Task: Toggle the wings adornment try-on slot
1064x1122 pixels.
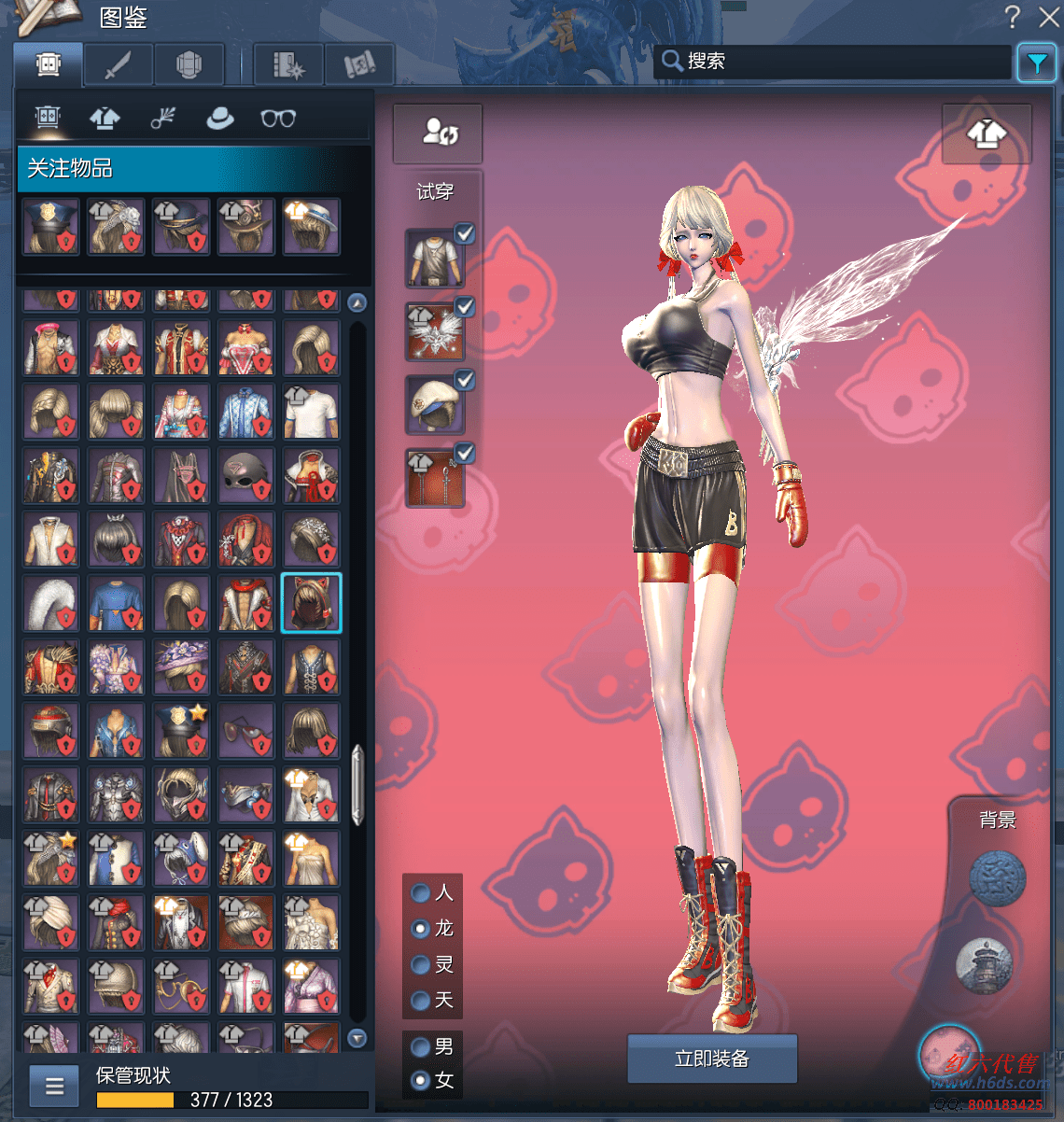Action: [464, 307]
